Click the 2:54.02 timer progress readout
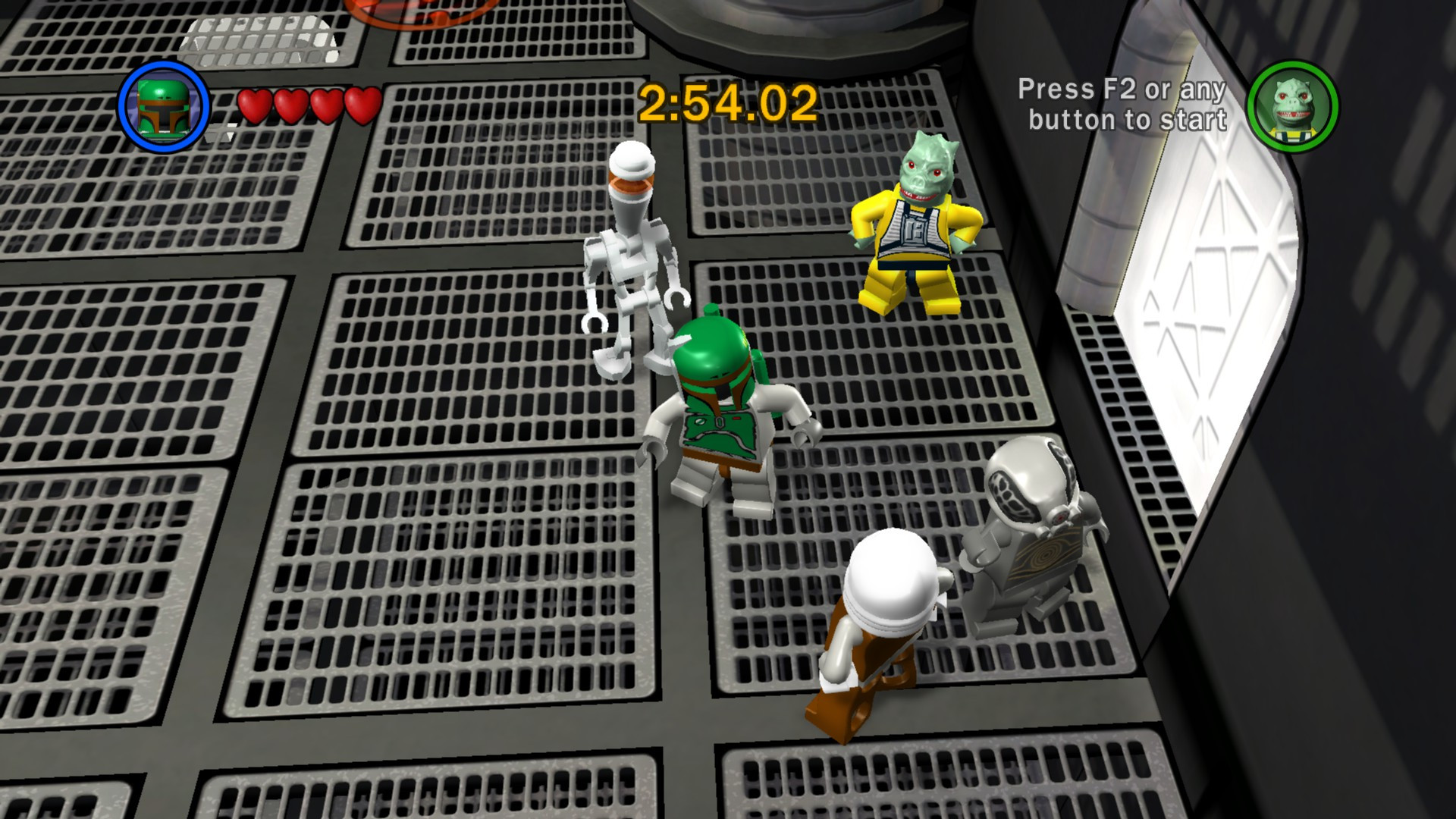Image resolution: width=1456 pixels, height=819 pixels. click(x=730, y=101)
